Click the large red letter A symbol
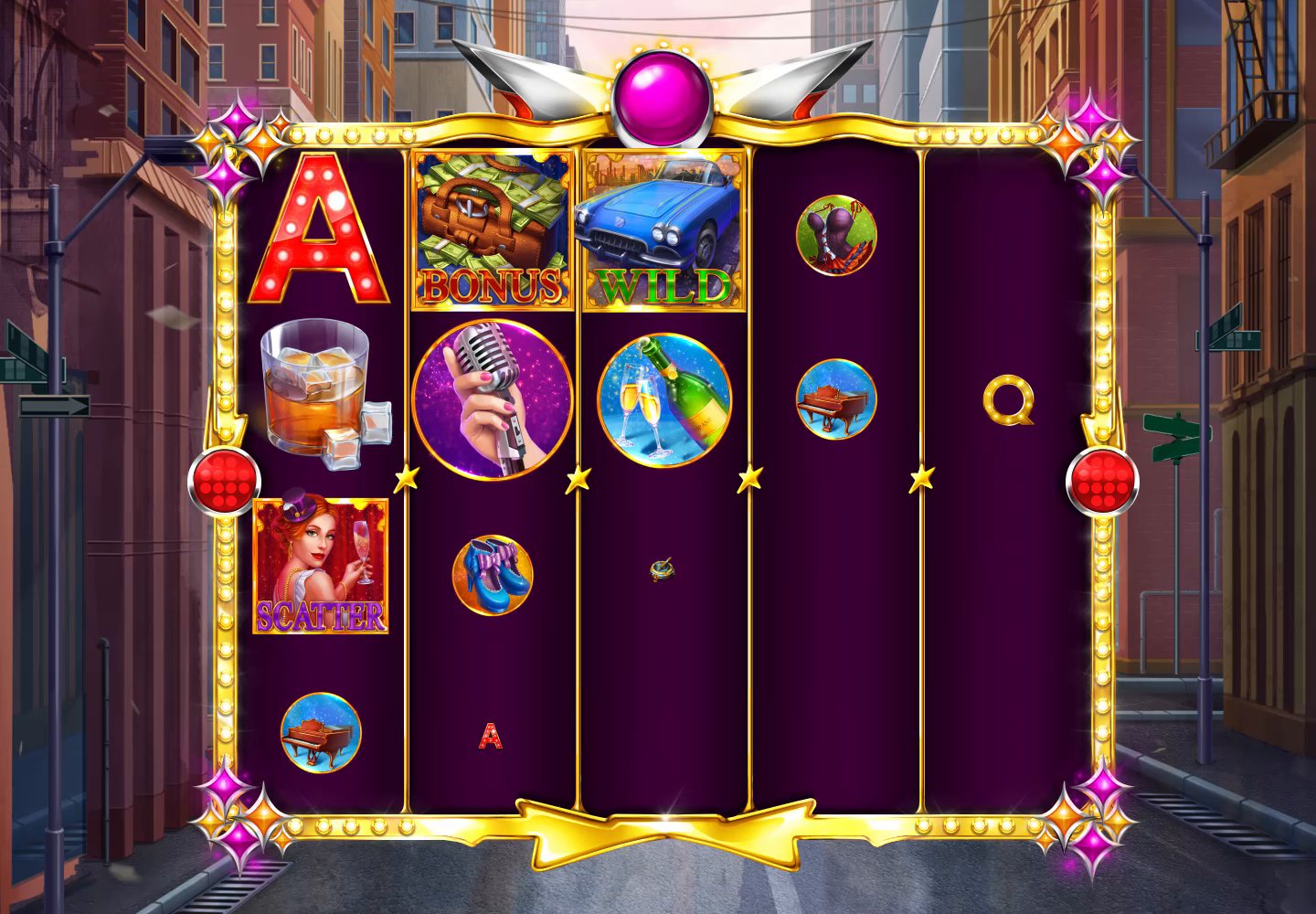 318,230
